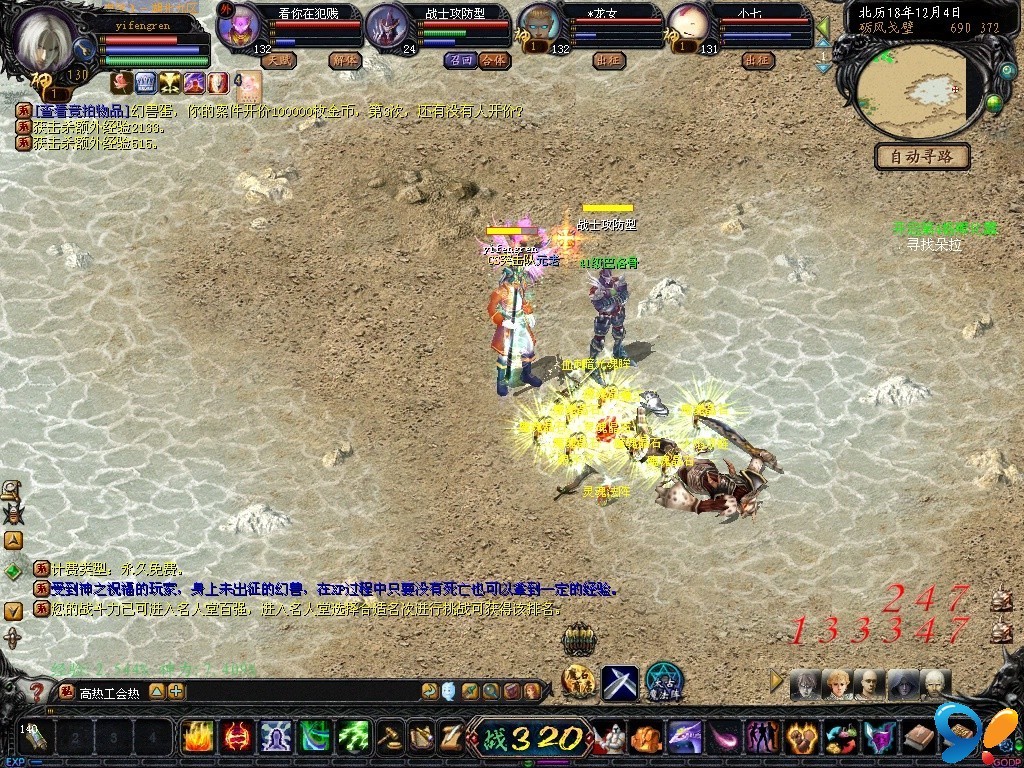This screenshot has height=768, width=1024.
Task: Open the 魔法阵 magic circle icon
Action: 663,683
